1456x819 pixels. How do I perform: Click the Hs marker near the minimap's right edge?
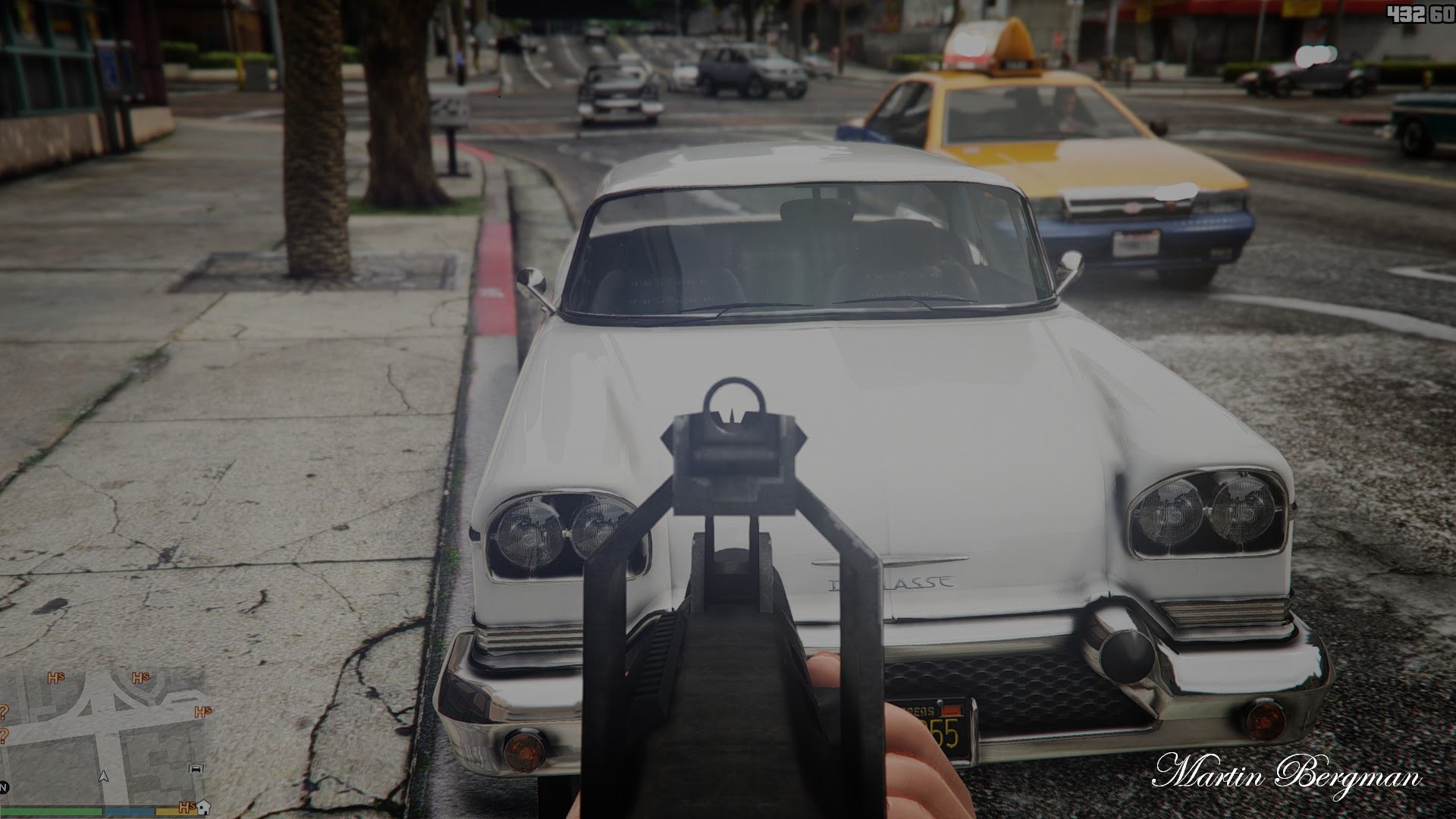(202, 711)
